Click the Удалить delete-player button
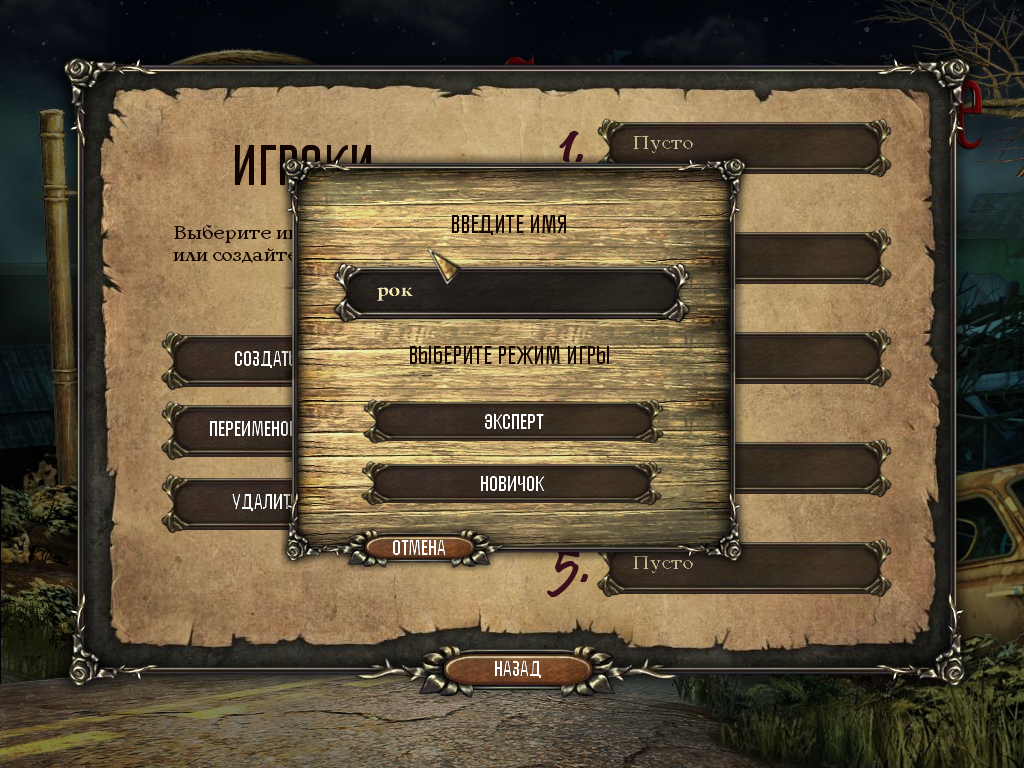The height and width of the screenshot is (768, 1024). [x=232, y=502]
